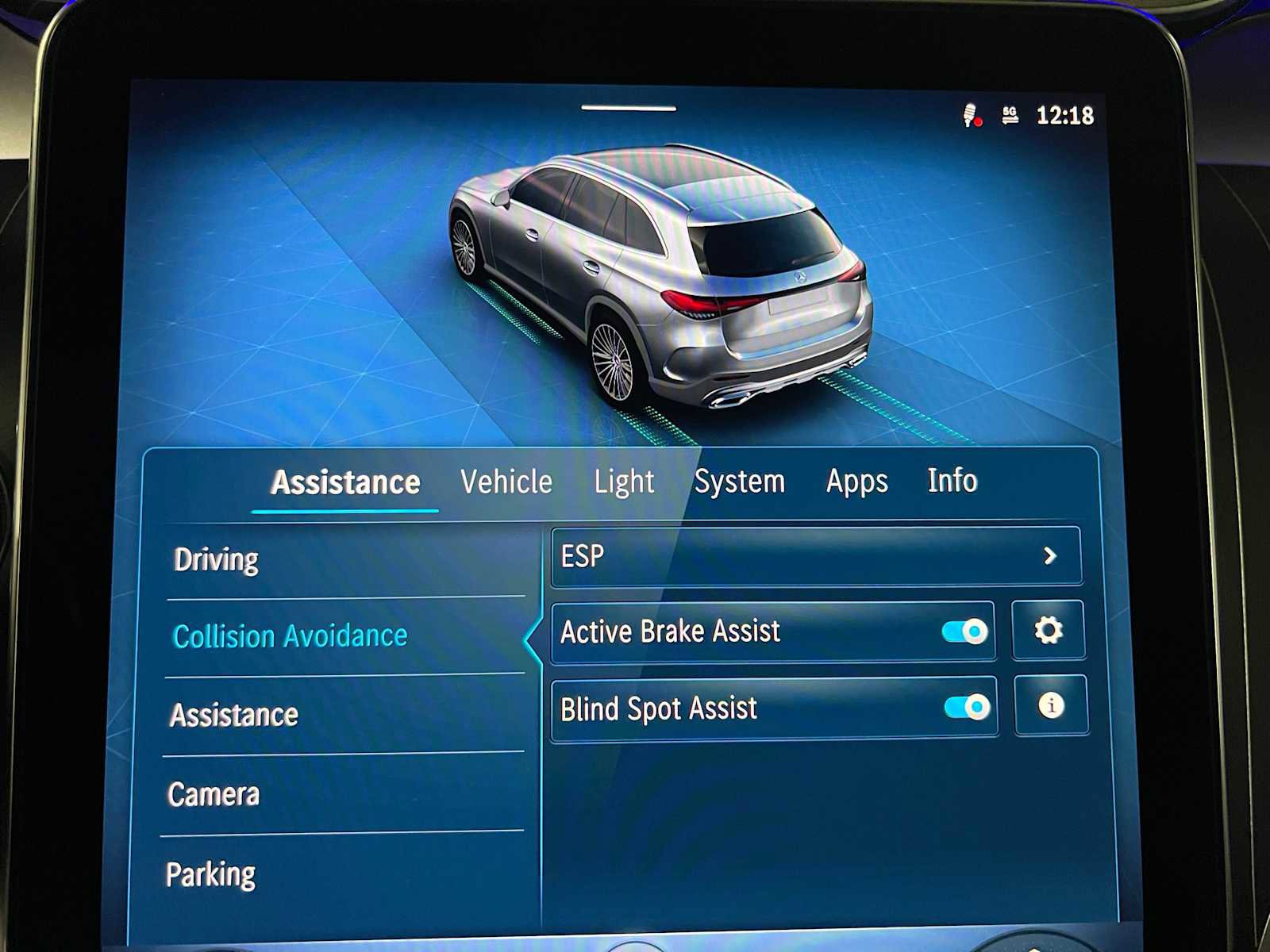Select the Collision Avoidance category
Viewport: 1270px width, 952px height.
coord(289,635)
